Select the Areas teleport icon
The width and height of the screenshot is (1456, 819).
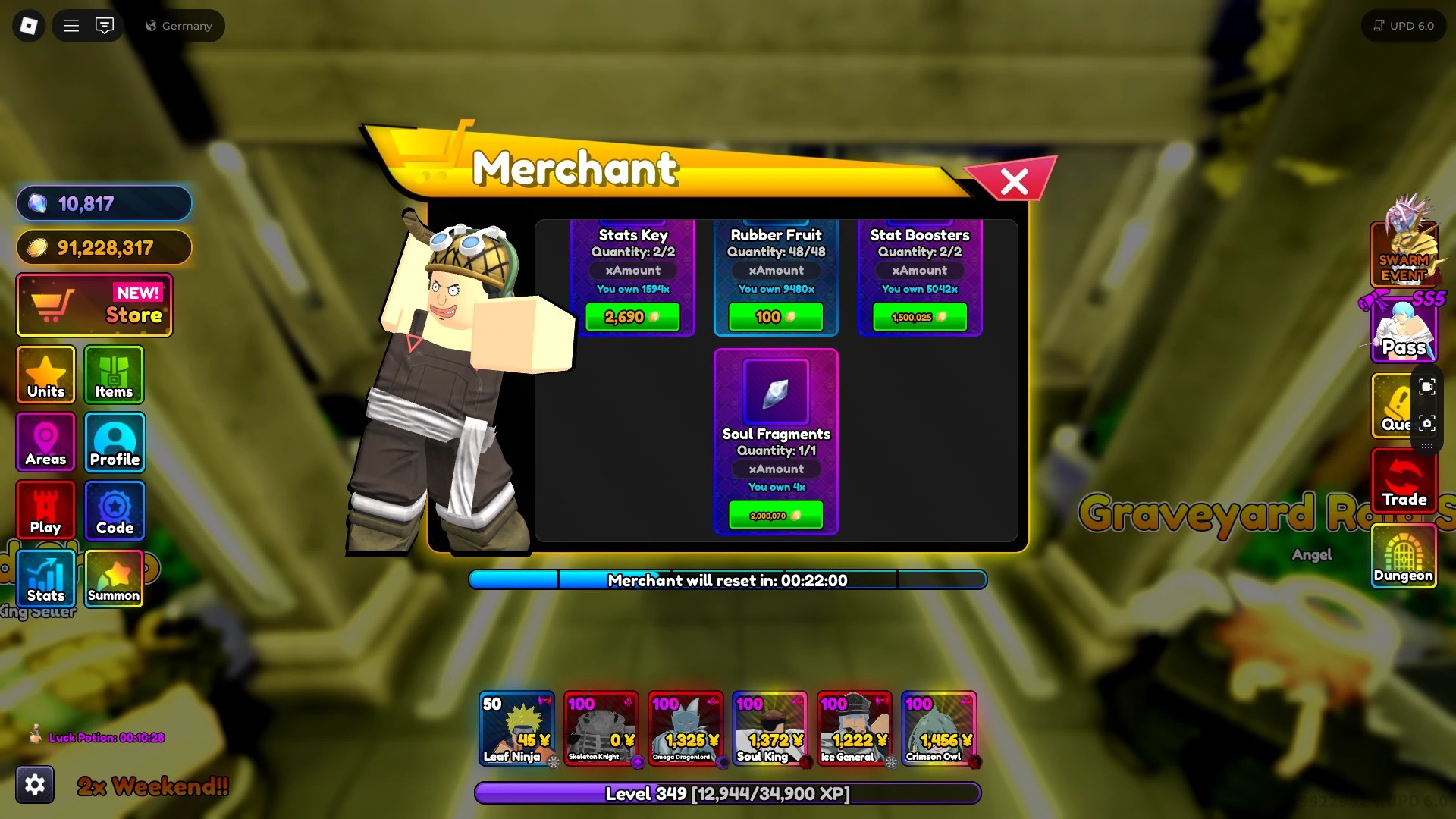pos(45,442)
